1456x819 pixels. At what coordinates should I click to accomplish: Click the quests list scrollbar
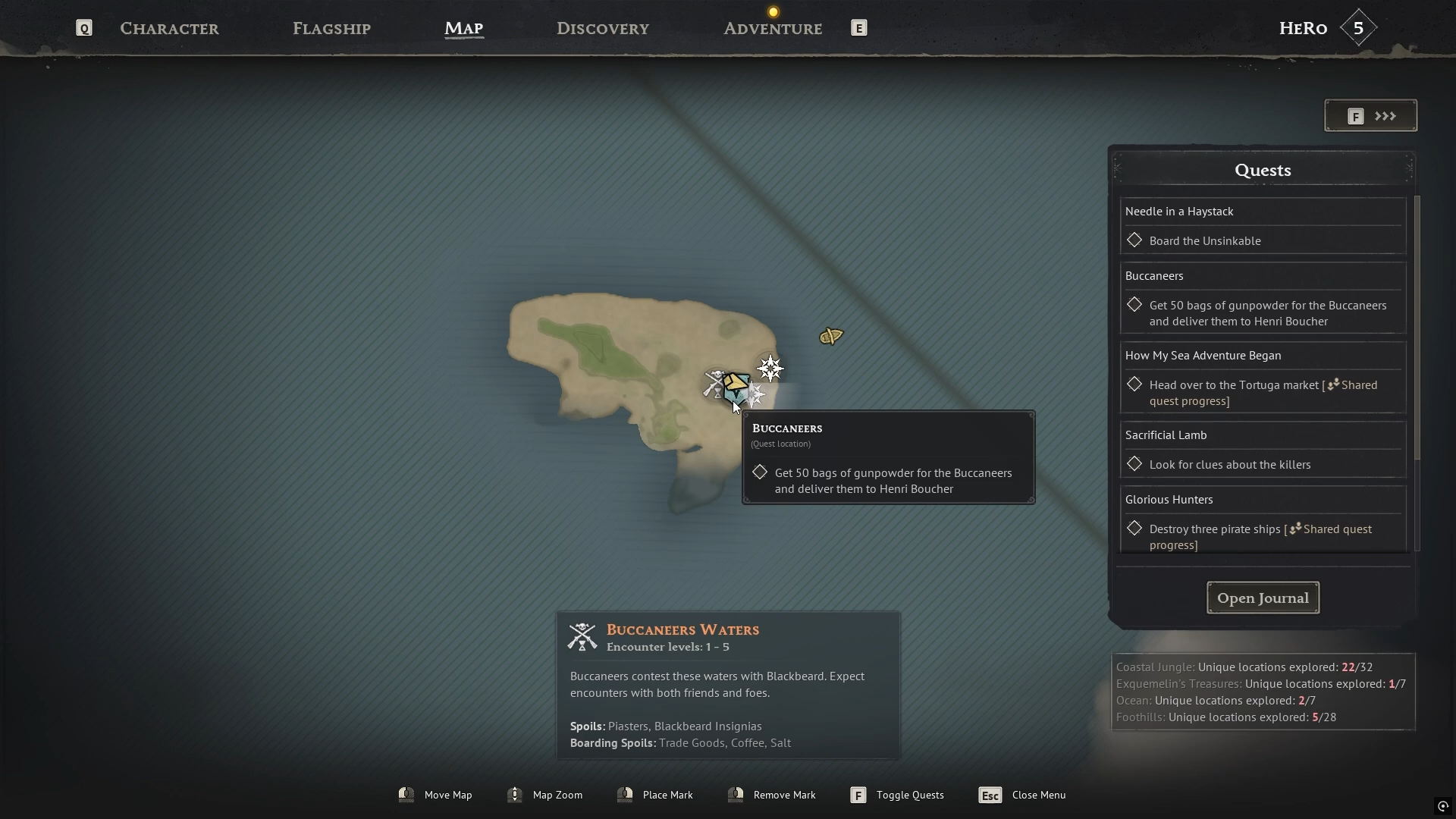(x=1417, y=328)
